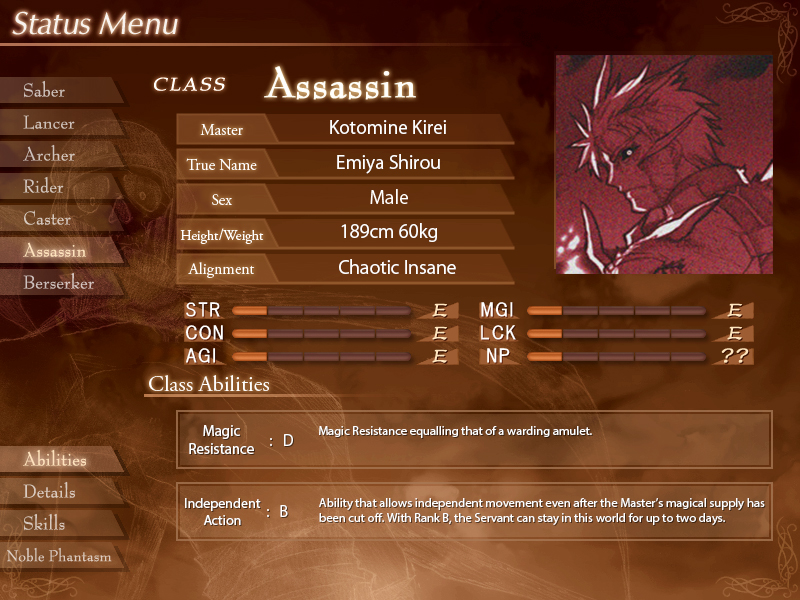The width and height of the screenshot is (800, 600).
Task: Select the Saber class tab
Action: 45,91
